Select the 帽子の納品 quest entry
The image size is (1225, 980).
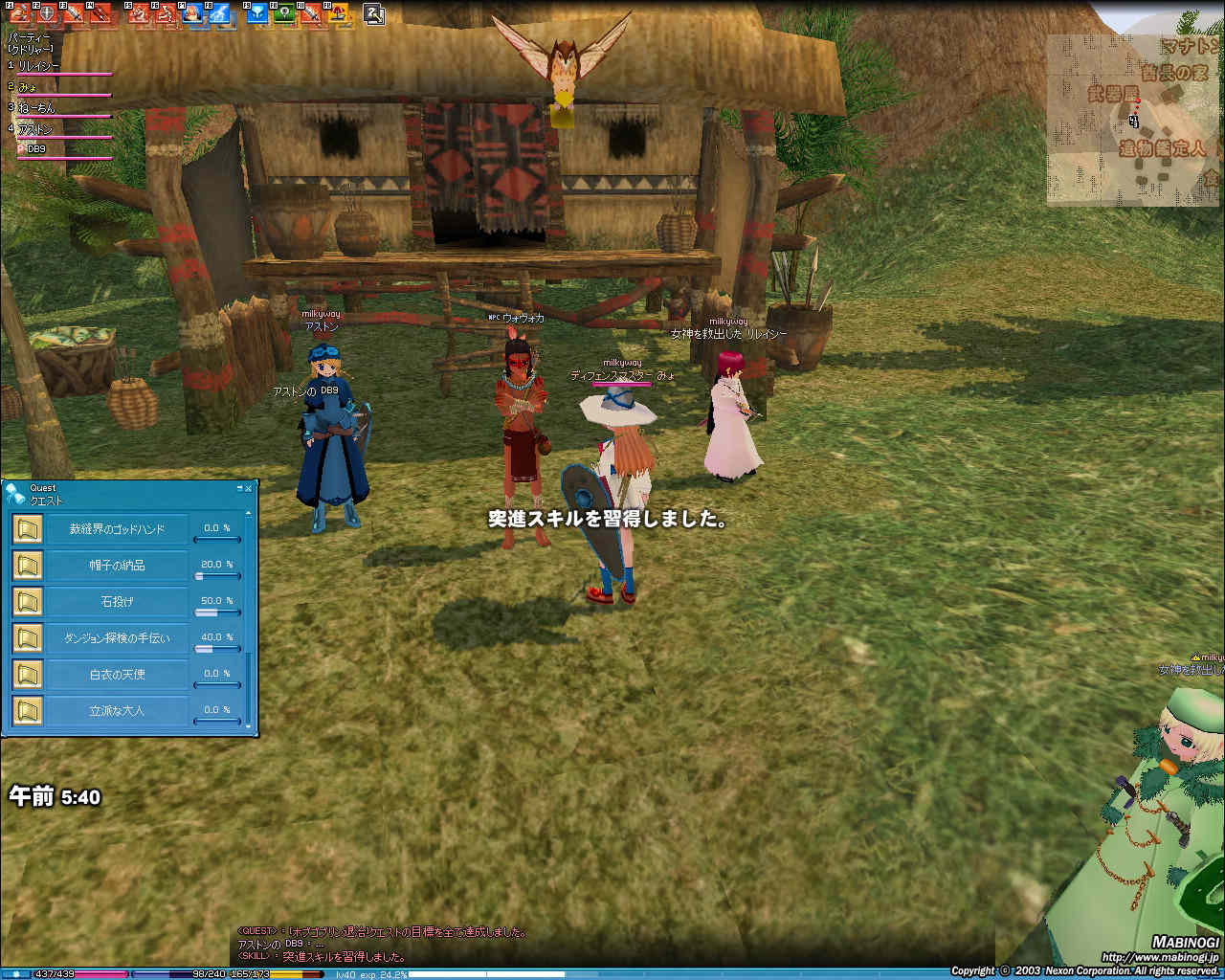(117, 566)
